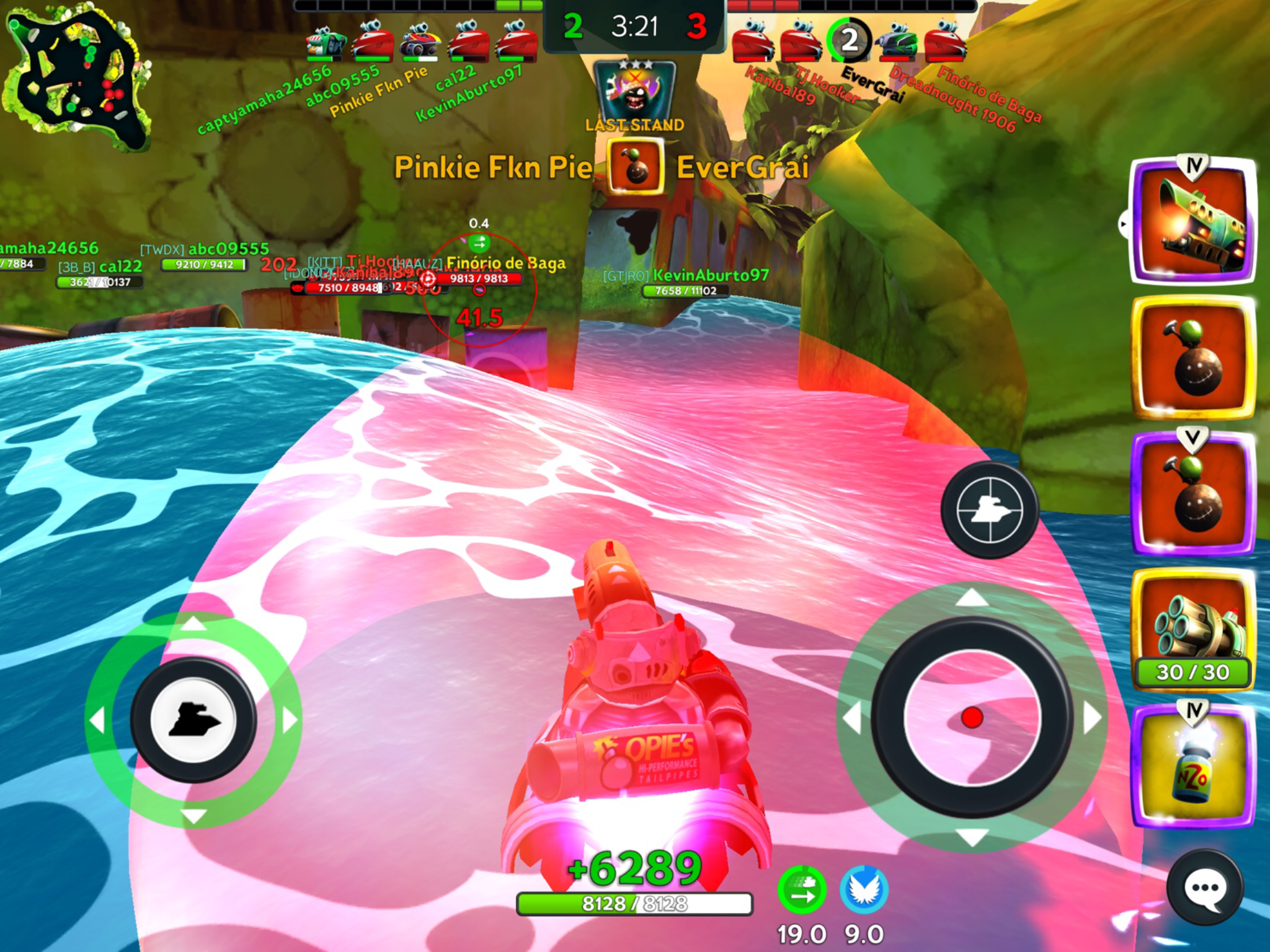The height and width of the screenshot is (952, 1270).
Task: Tap the target lock crosshair button
Action: click(x=989, y=509)
